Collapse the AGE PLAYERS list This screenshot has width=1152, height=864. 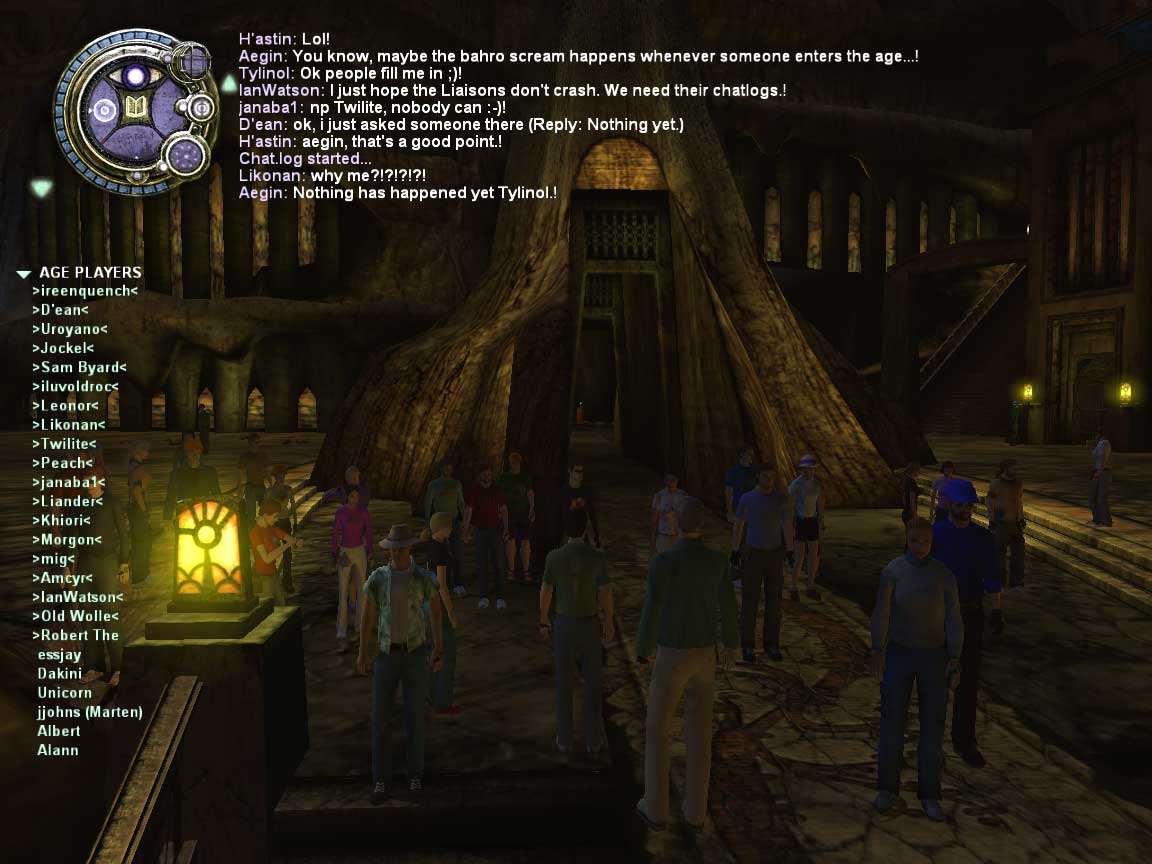(23, 273)
